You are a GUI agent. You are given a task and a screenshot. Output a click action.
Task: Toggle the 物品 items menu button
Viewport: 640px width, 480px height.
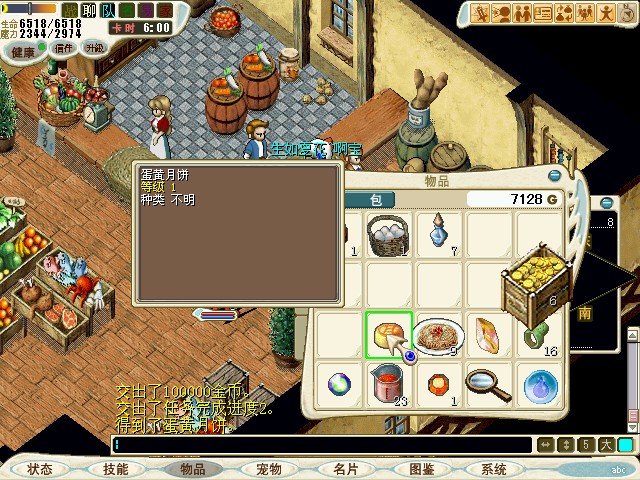coord(192,468)
